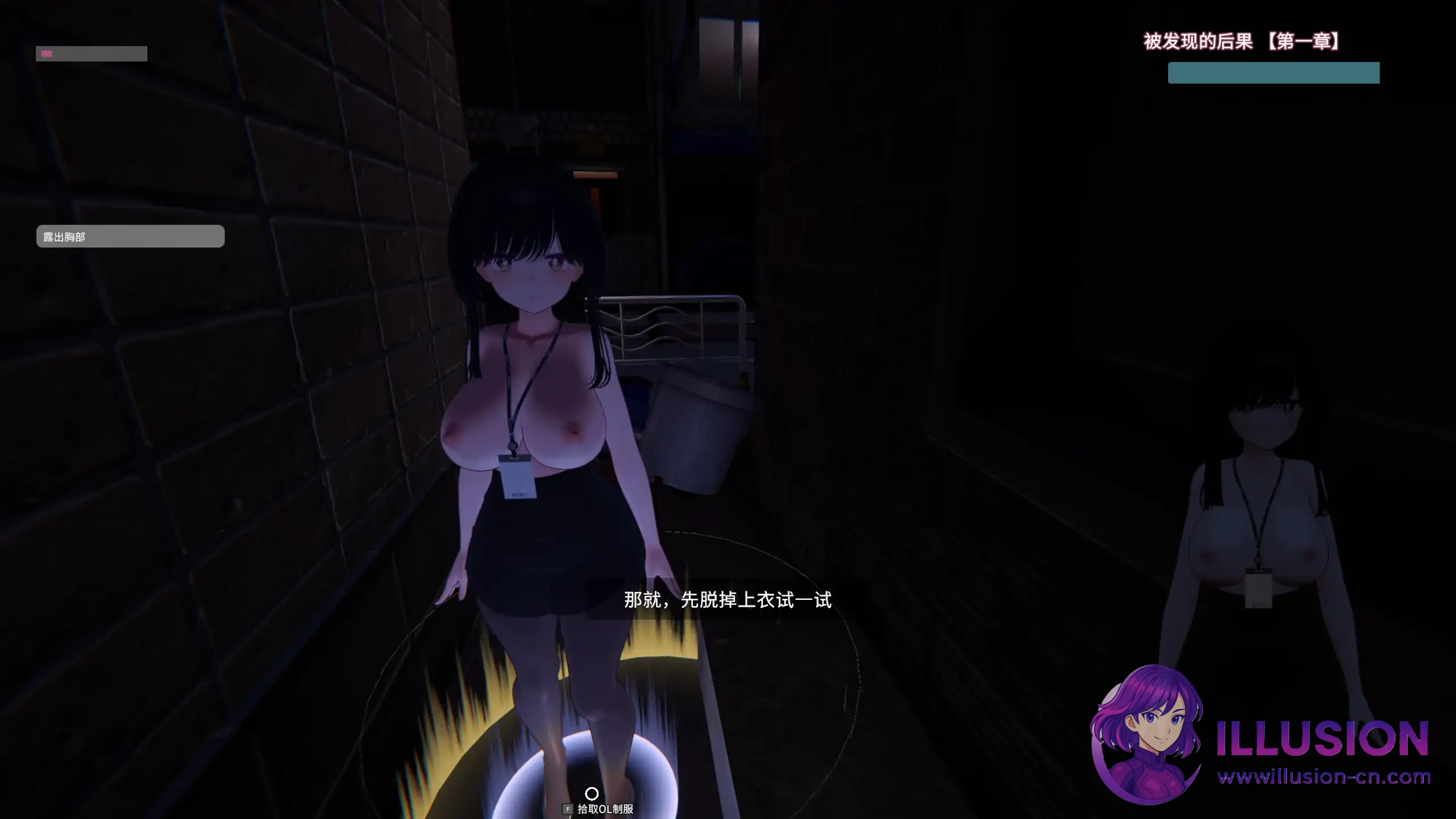1456x819 pixels.
Task: Click the gray status bar at top-left
Action: click(x=91, y=53)
